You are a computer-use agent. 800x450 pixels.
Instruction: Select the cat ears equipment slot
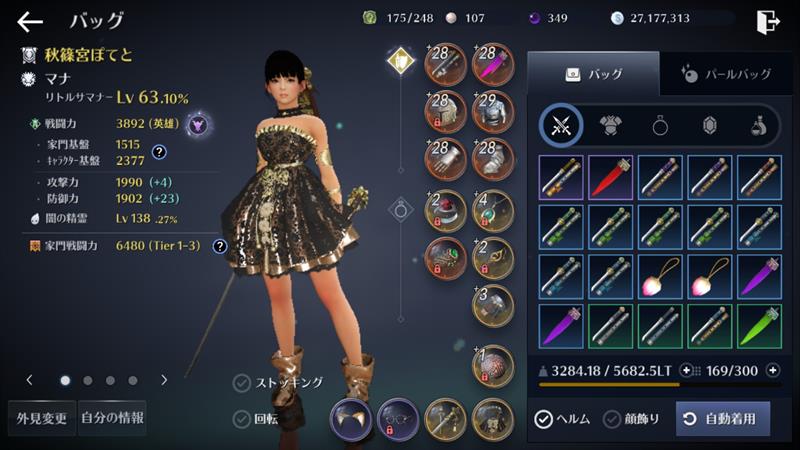[351, 419]
